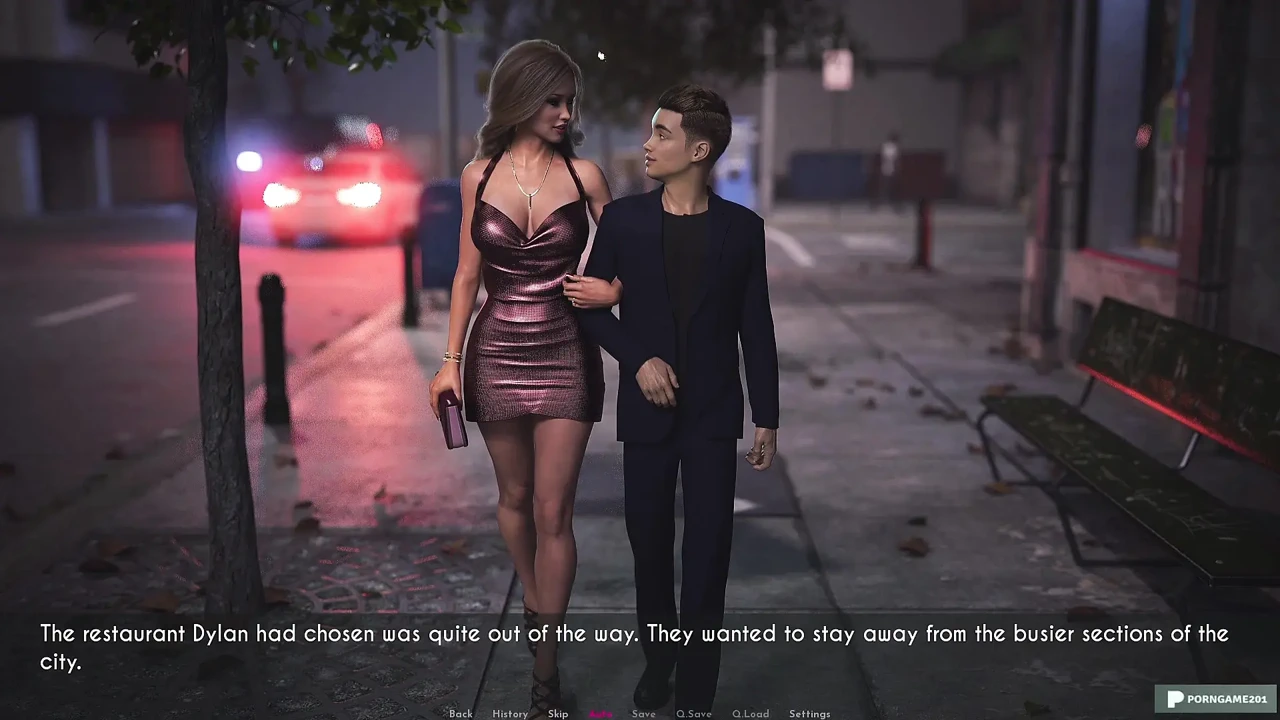Go back to the previous line

460,714
